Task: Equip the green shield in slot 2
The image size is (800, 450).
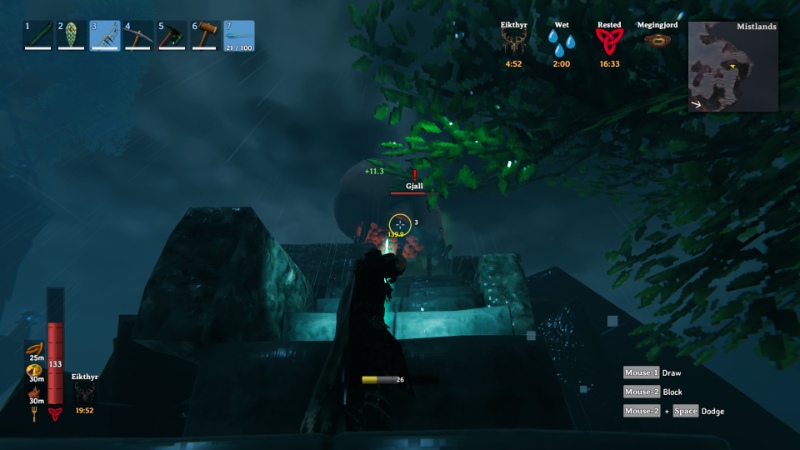Action: click(x=72, y=35)
